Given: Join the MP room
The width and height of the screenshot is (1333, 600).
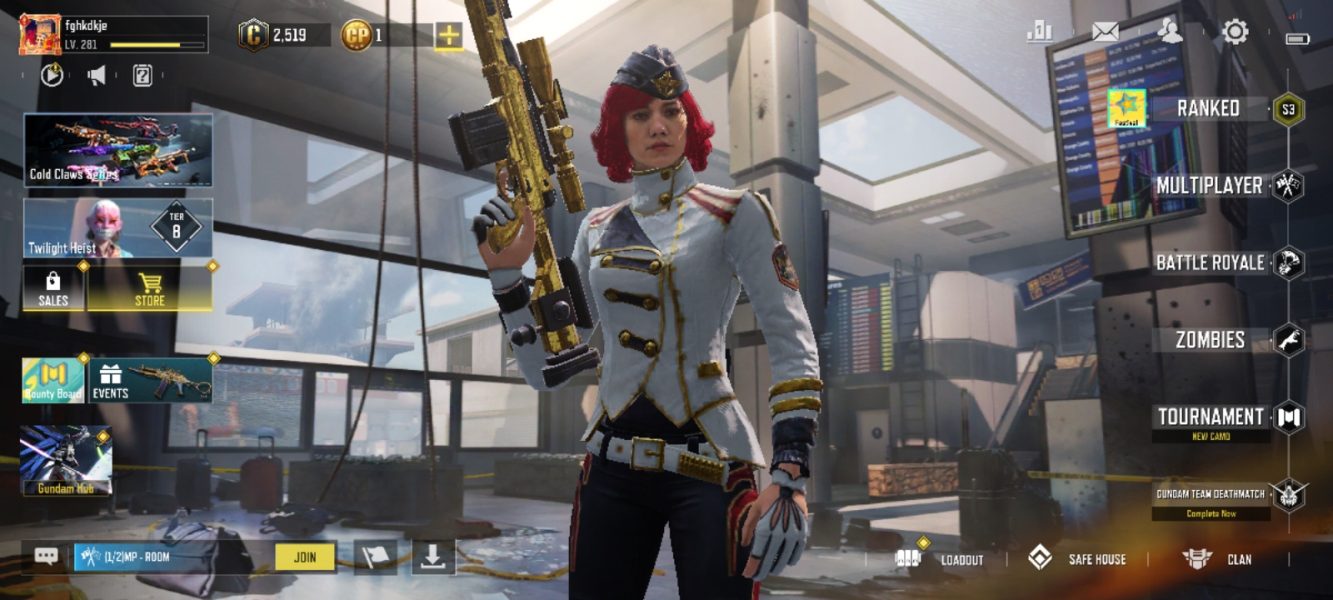Looking at the screenshot, I should click(x=305, y=557).
